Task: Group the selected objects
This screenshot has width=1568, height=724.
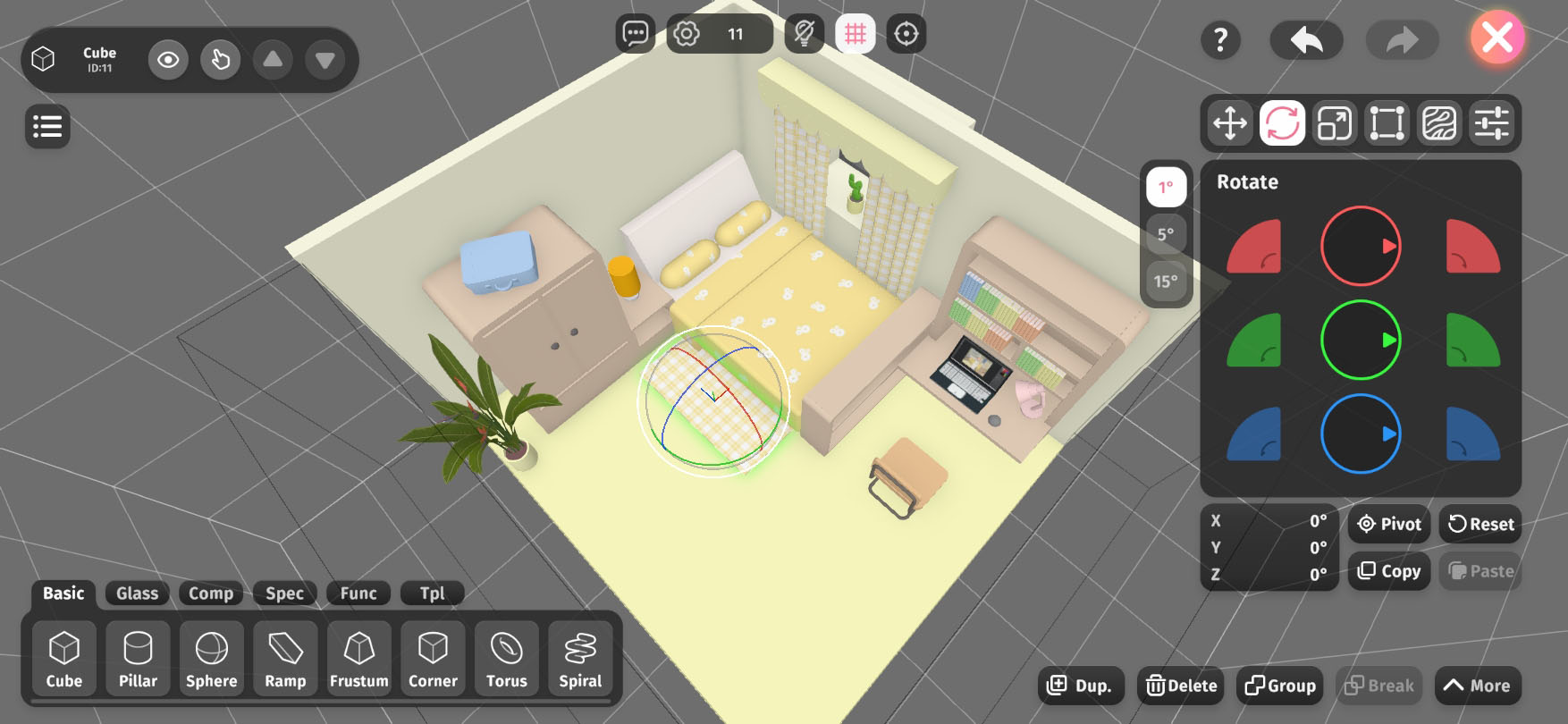Action: [1280, 686]
